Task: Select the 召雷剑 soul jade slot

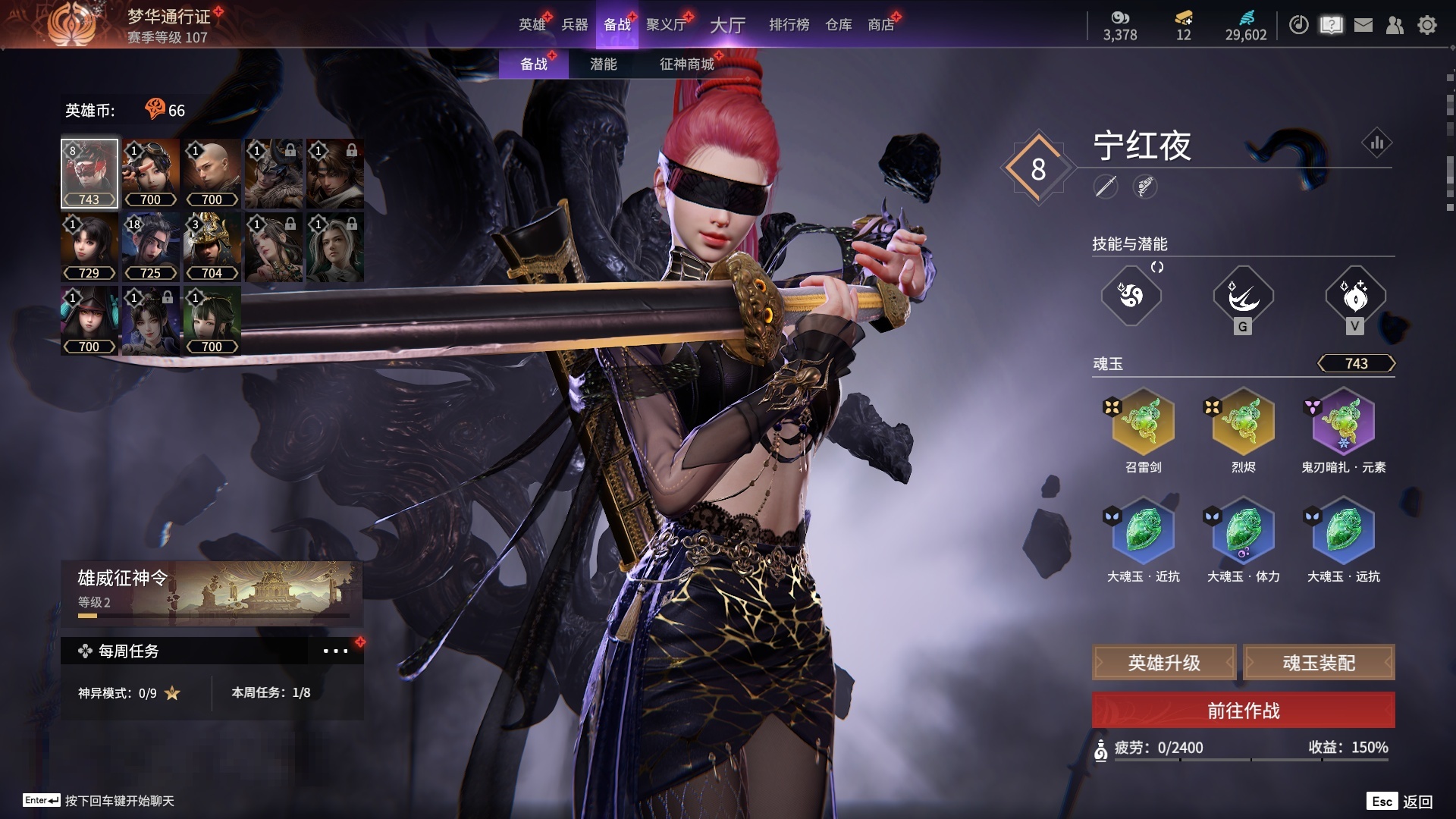Action: click(1143, 422)
